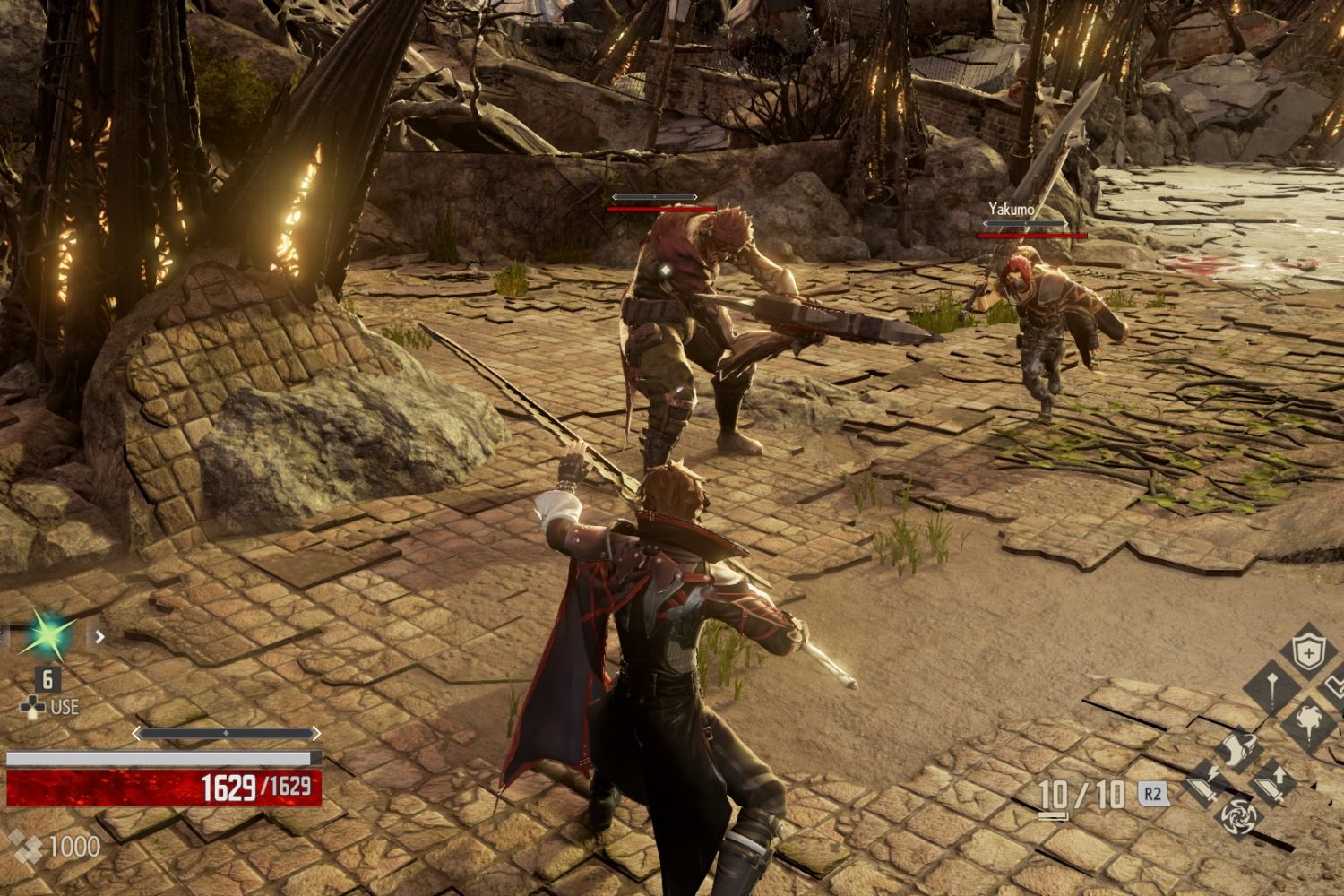Select the green star item slot
1344x896 pixels.
47,635
